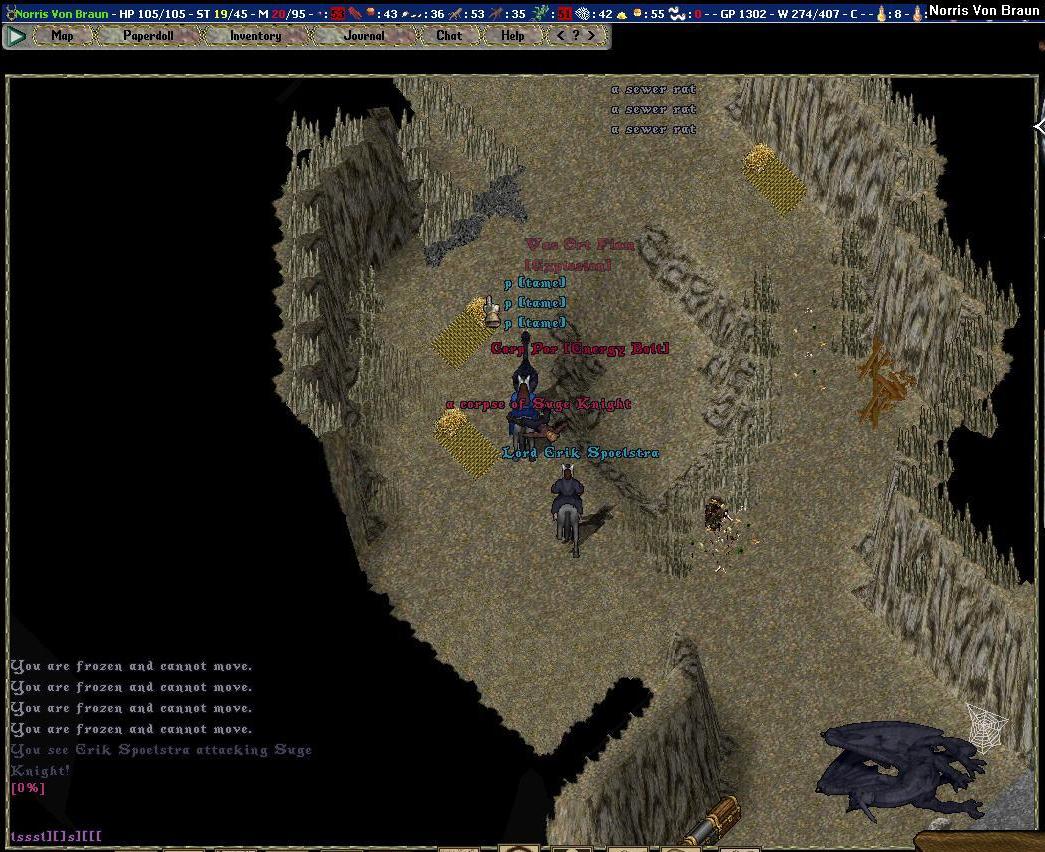Click the green arrow menu bar toggle
Screen dimensions: 1045x852
(x=16, y=36)
